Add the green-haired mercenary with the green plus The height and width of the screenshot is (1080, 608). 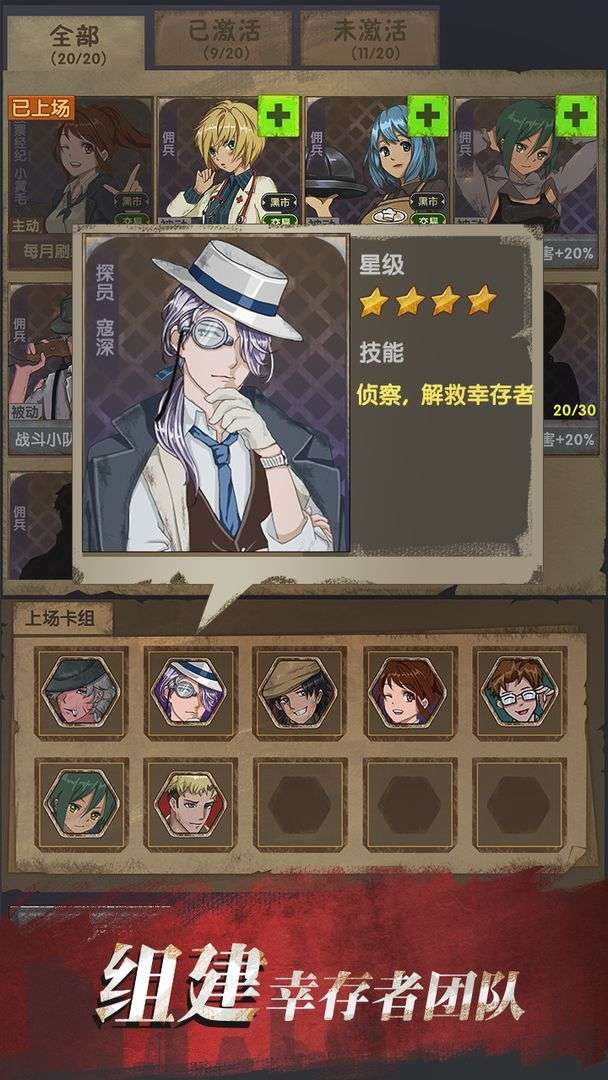(575, 116)
